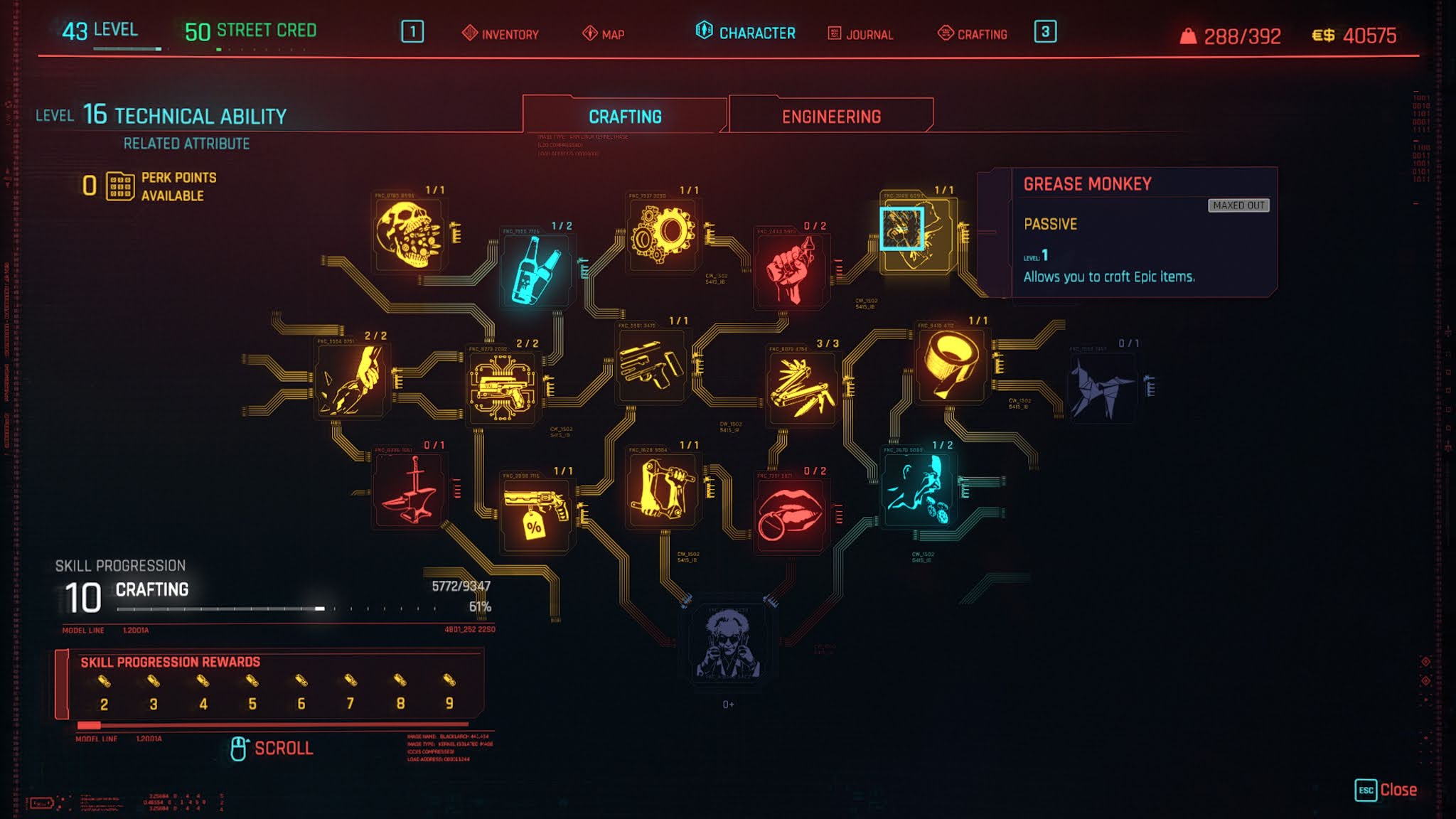Pick the gears perk icon

663,233
